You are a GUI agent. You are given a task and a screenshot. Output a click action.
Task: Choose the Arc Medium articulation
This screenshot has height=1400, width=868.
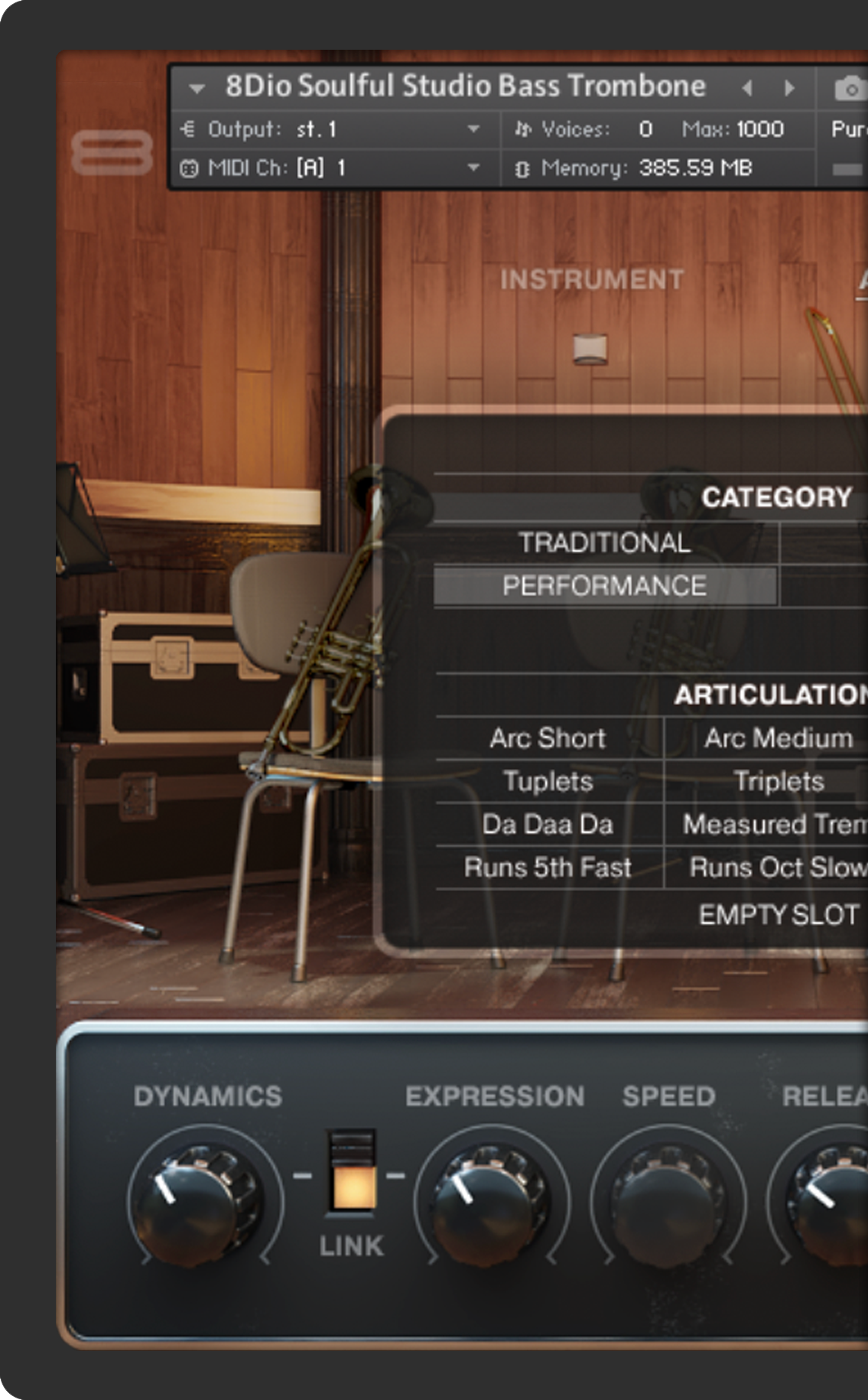click(778, 738)
